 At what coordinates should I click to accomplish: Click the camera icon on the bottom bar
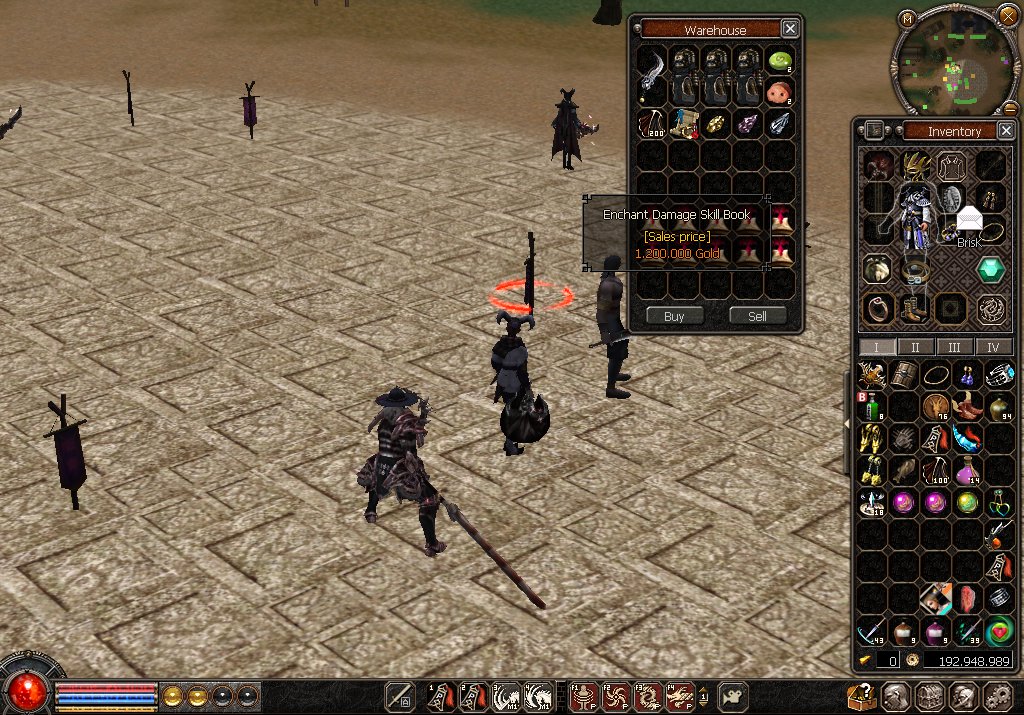pos(735,696)
